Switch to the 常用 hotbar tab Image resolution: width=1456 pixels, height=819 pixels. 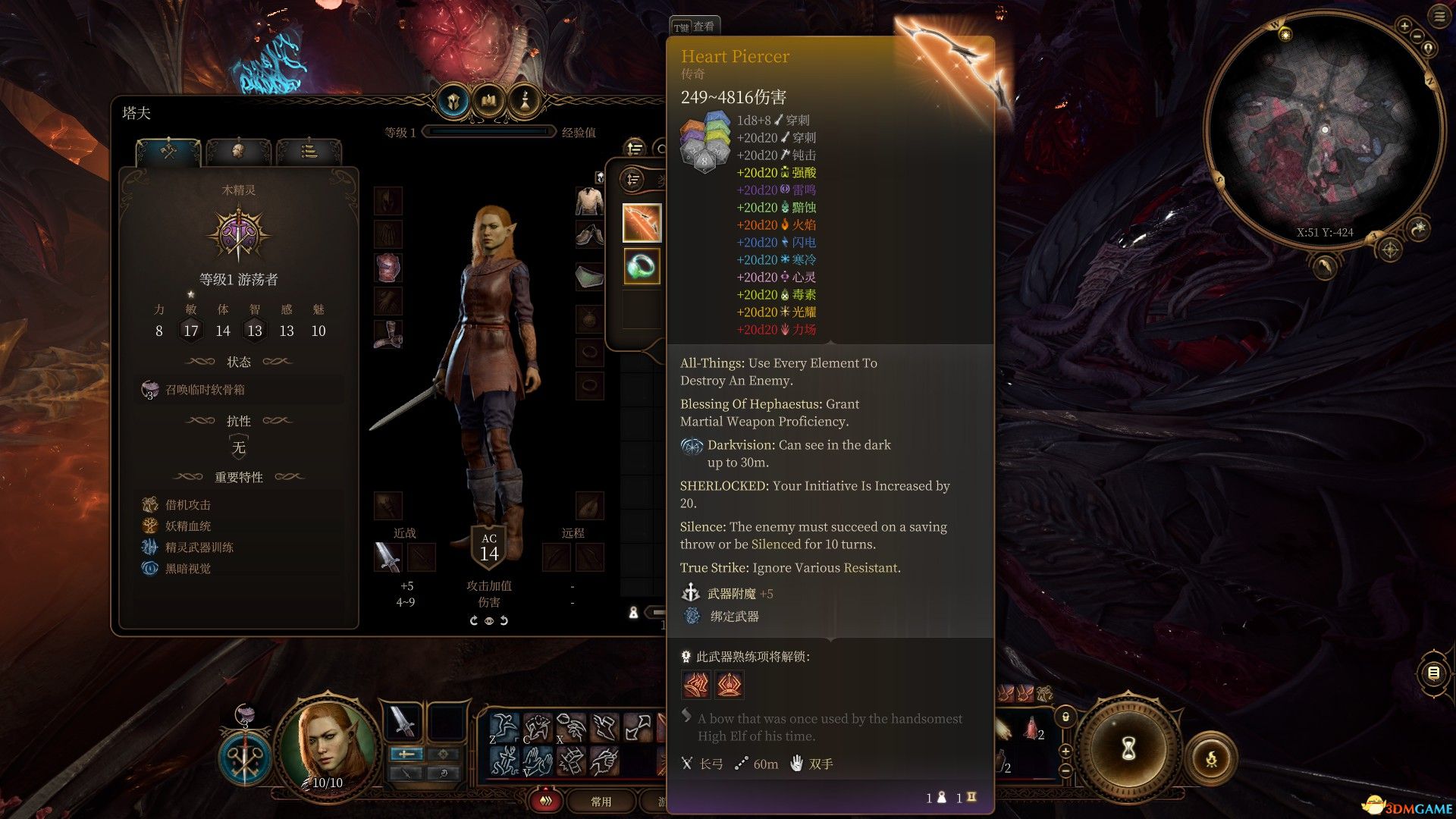[601, 802]
